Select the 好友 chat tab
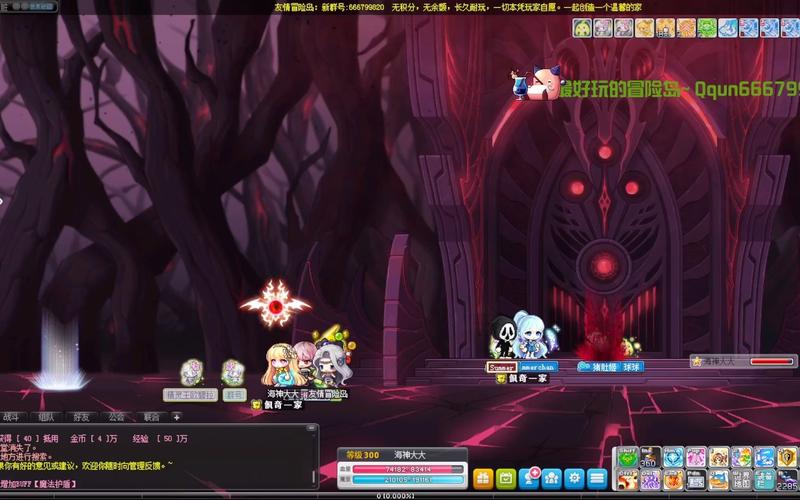The height and width of the screenshot is (500, 800). 82,417
